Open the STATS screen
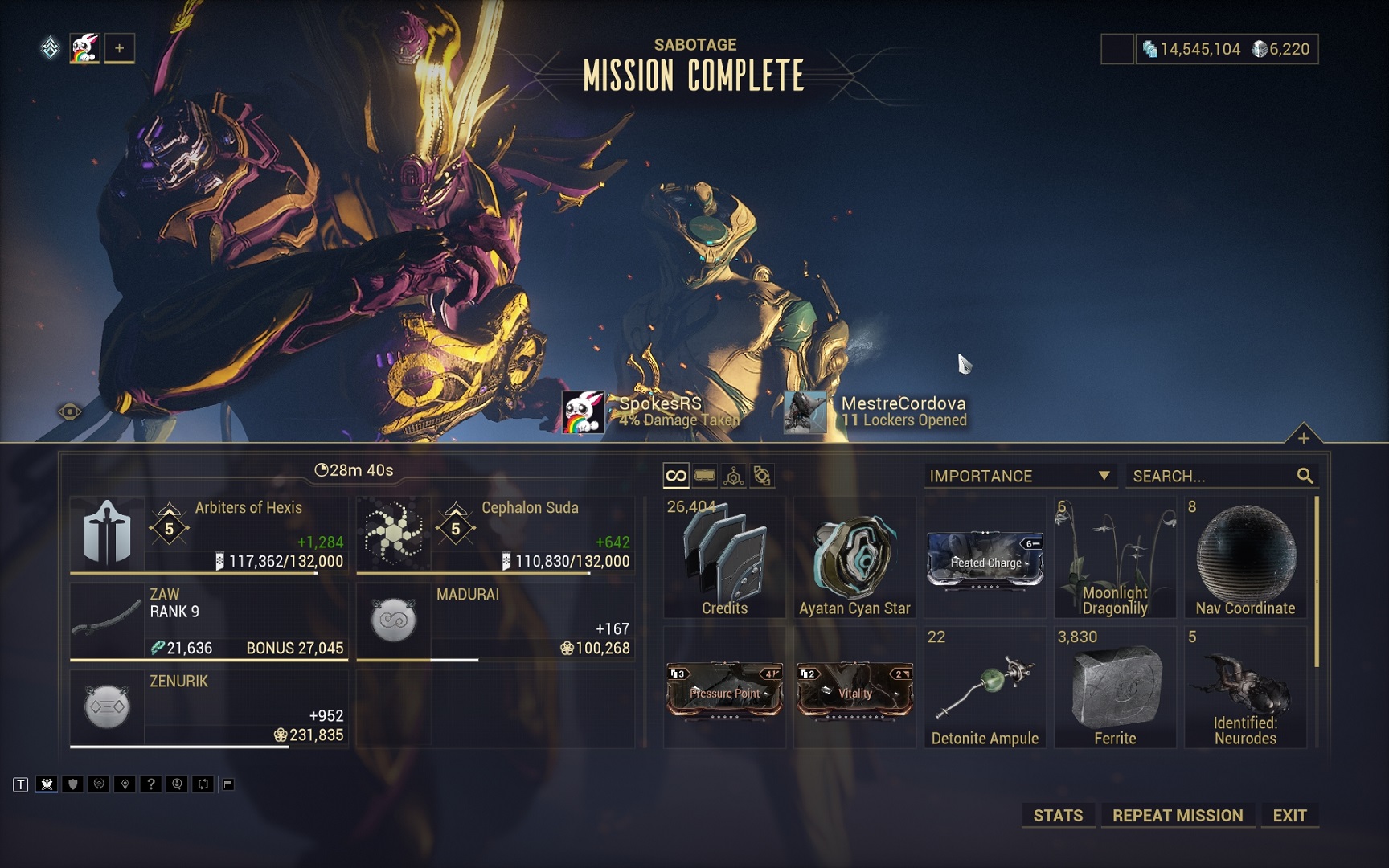Image resolution: width=1389 pixels, height=868 pixels. 1058,815
